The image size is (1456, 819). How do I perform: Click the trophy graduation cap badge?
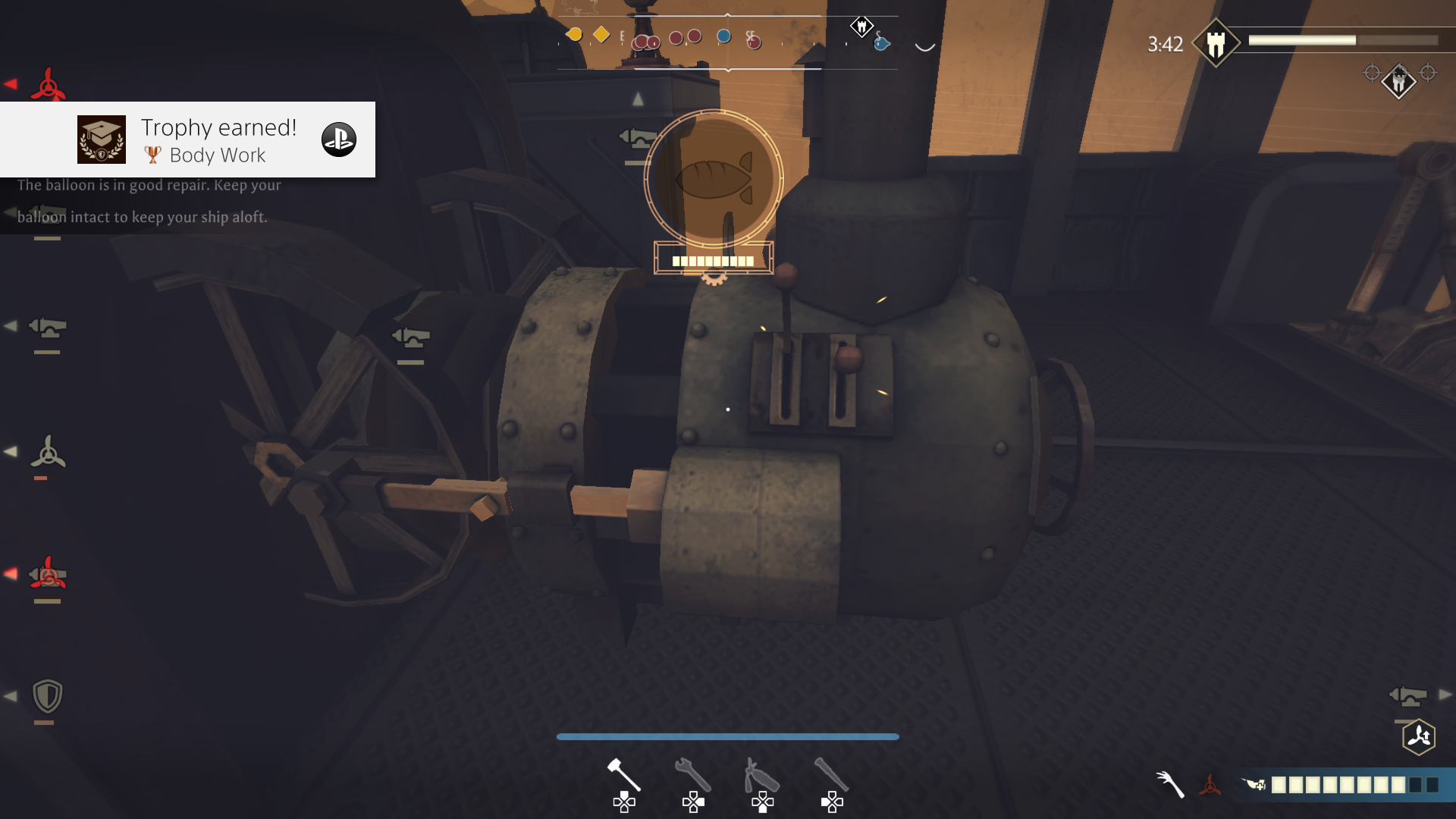[x=101, y=140]
